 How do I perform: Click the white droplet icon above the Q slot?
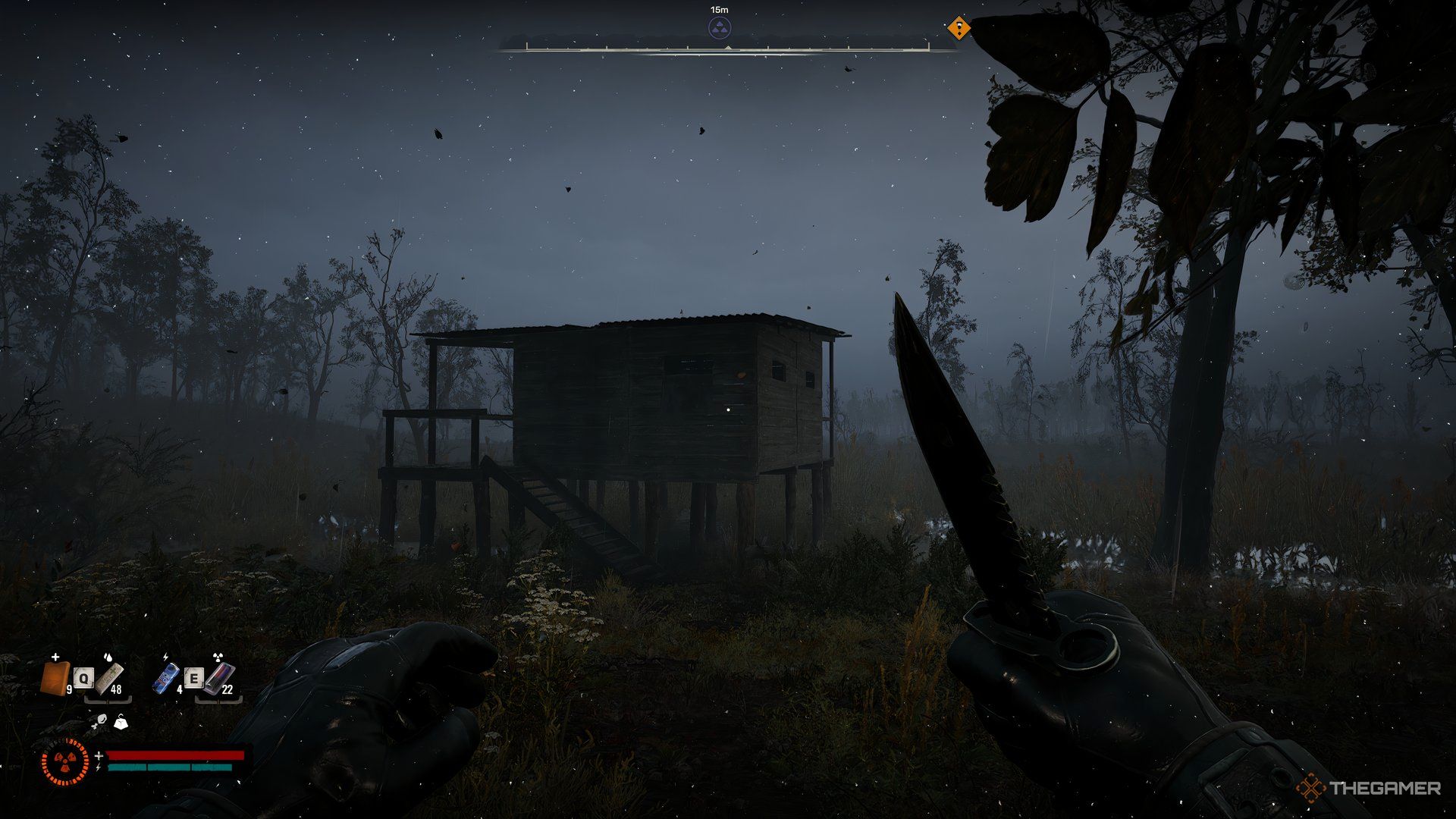click(108, 657)
